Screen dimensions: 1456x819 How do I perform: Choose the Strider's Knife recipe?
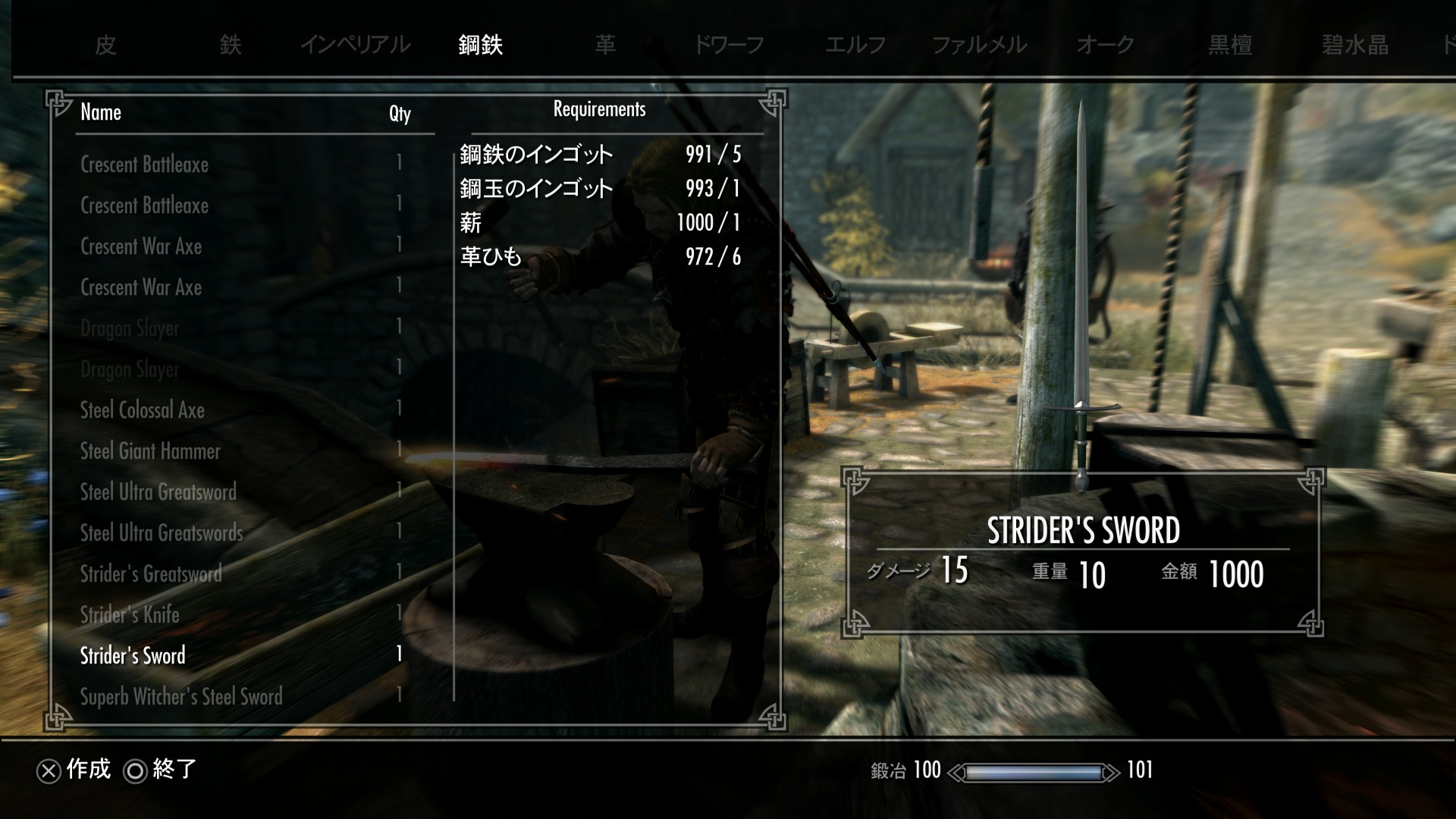[x=130, y=615]
